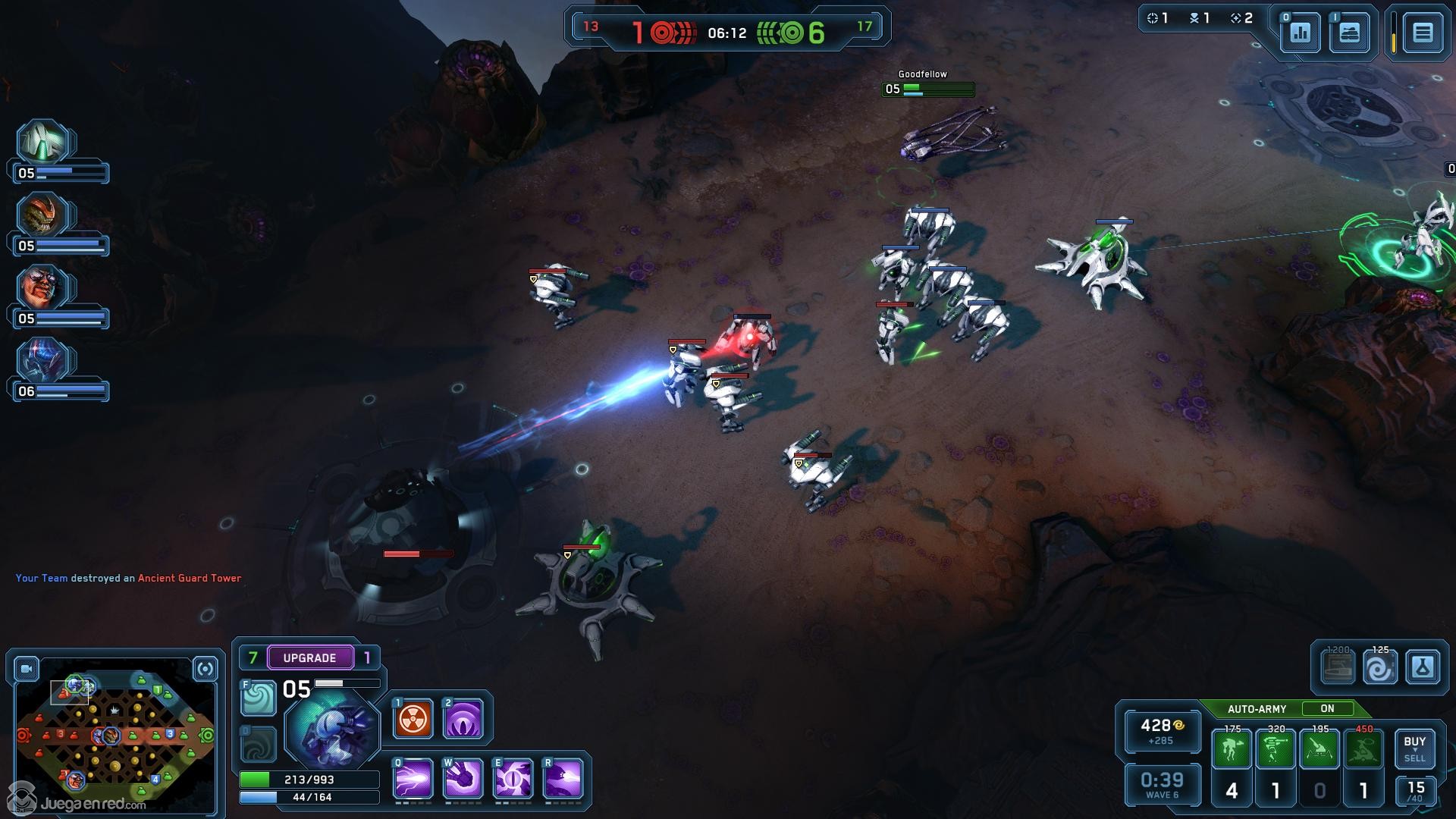The image size is (1456, 819).
Task: Activate the F swirl teleport ability
Action: [x=259, y=698]
